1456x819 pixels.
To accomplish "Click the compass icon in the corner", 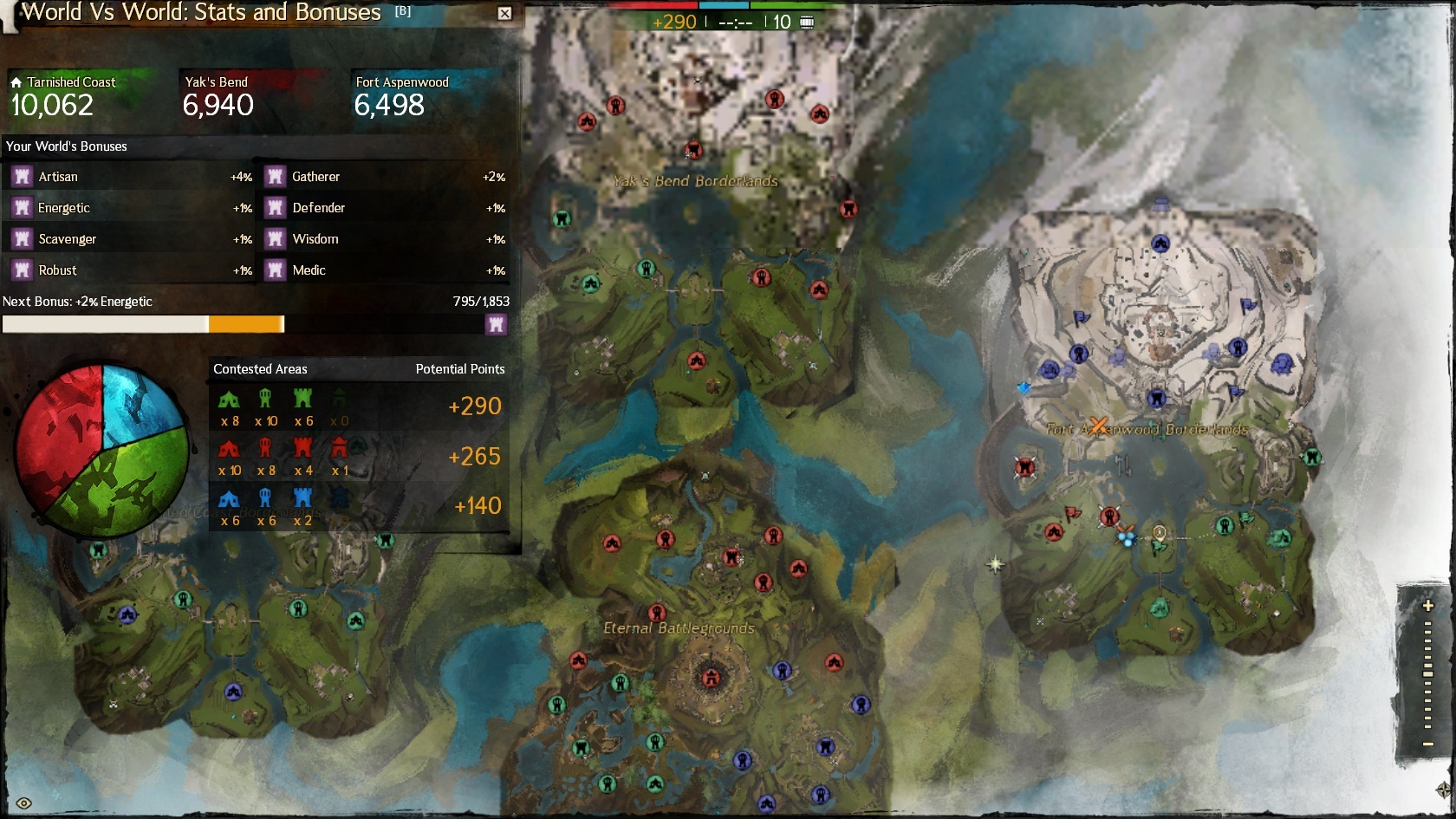I will coord(1443,790).
